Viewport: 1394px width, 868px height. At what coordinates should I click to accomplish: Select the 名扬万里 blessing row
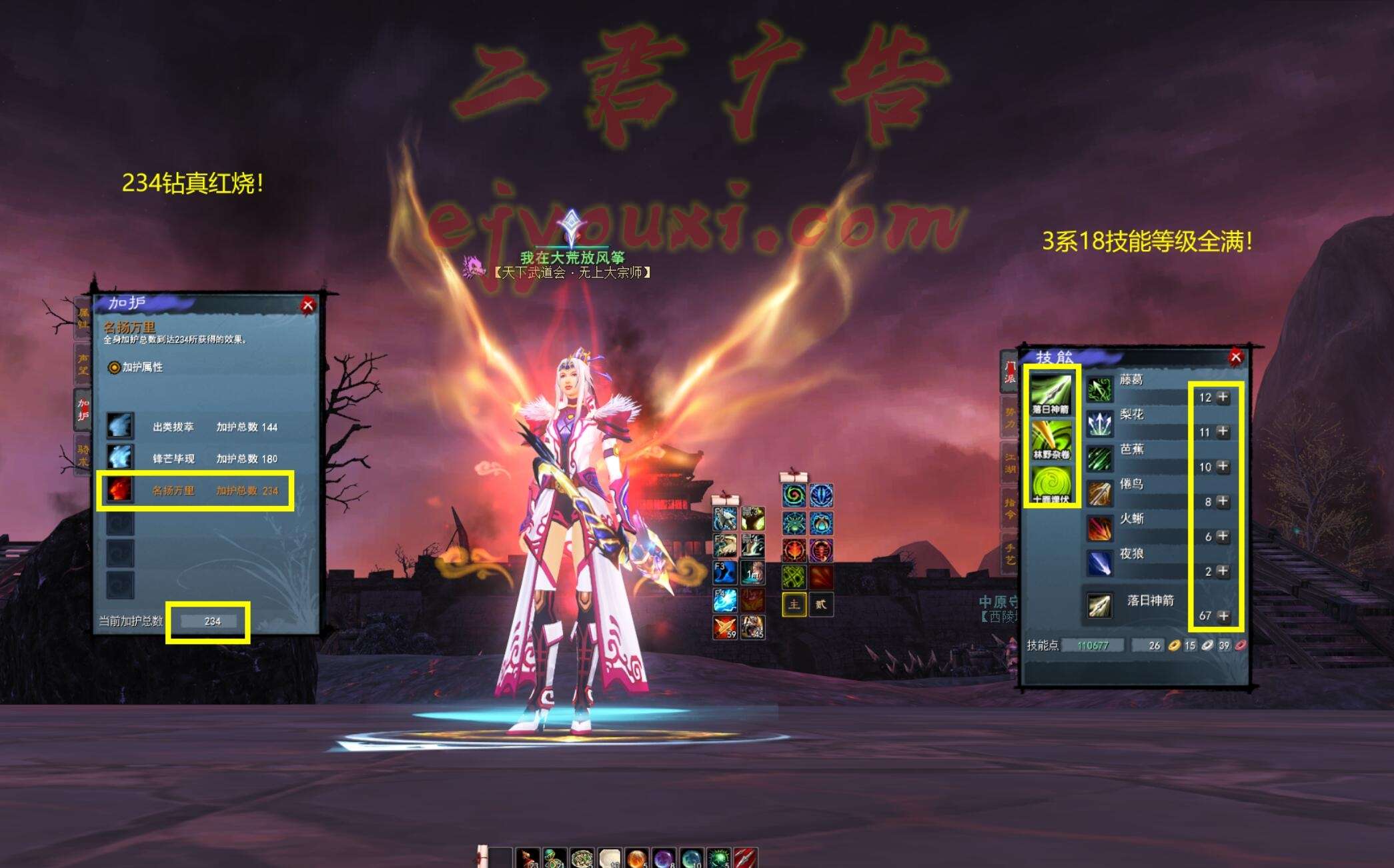pyautogui.click(x=195, y=491)
